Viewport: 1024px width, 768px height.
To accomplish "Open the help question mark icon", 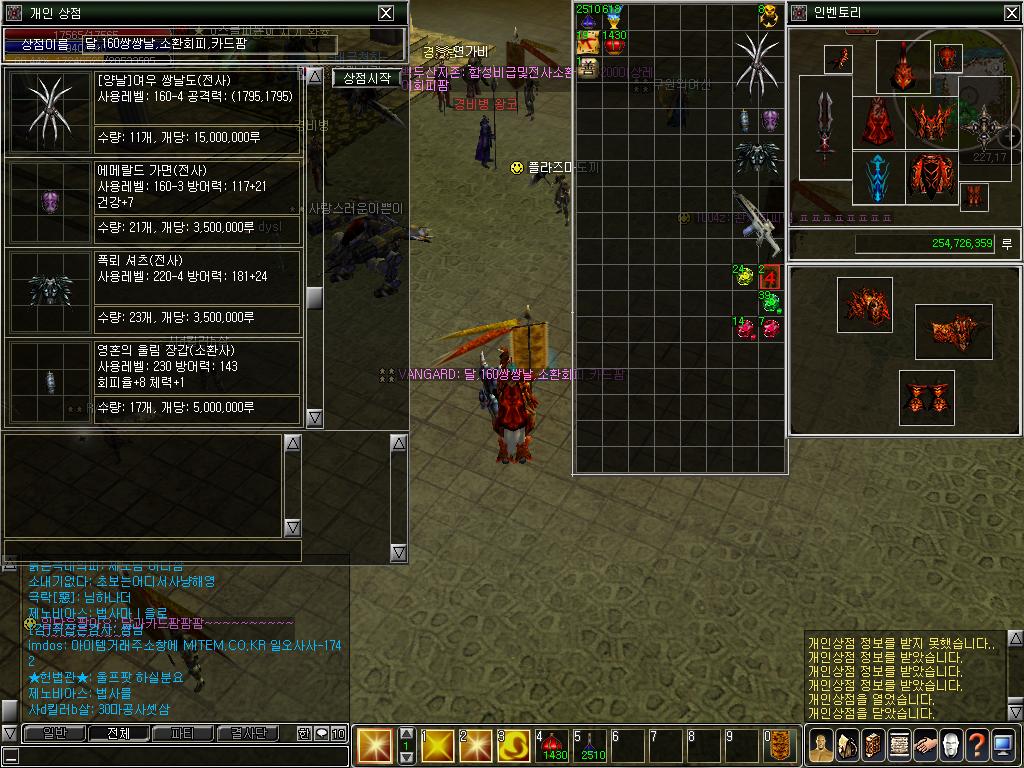I will coord(977,745).
